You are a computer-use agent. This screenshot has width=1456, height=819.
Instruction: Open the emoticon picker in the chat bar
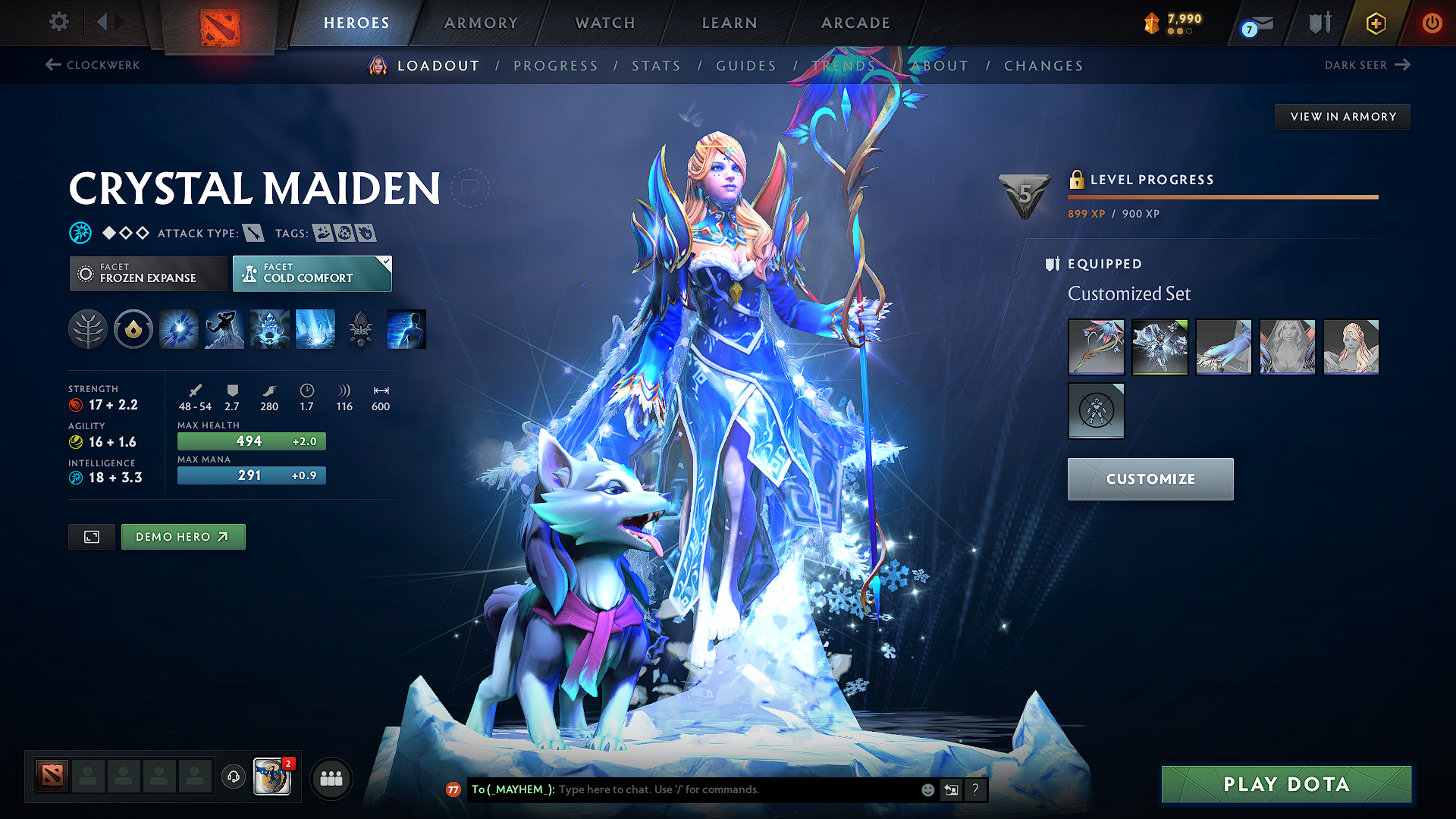point(927,789)
